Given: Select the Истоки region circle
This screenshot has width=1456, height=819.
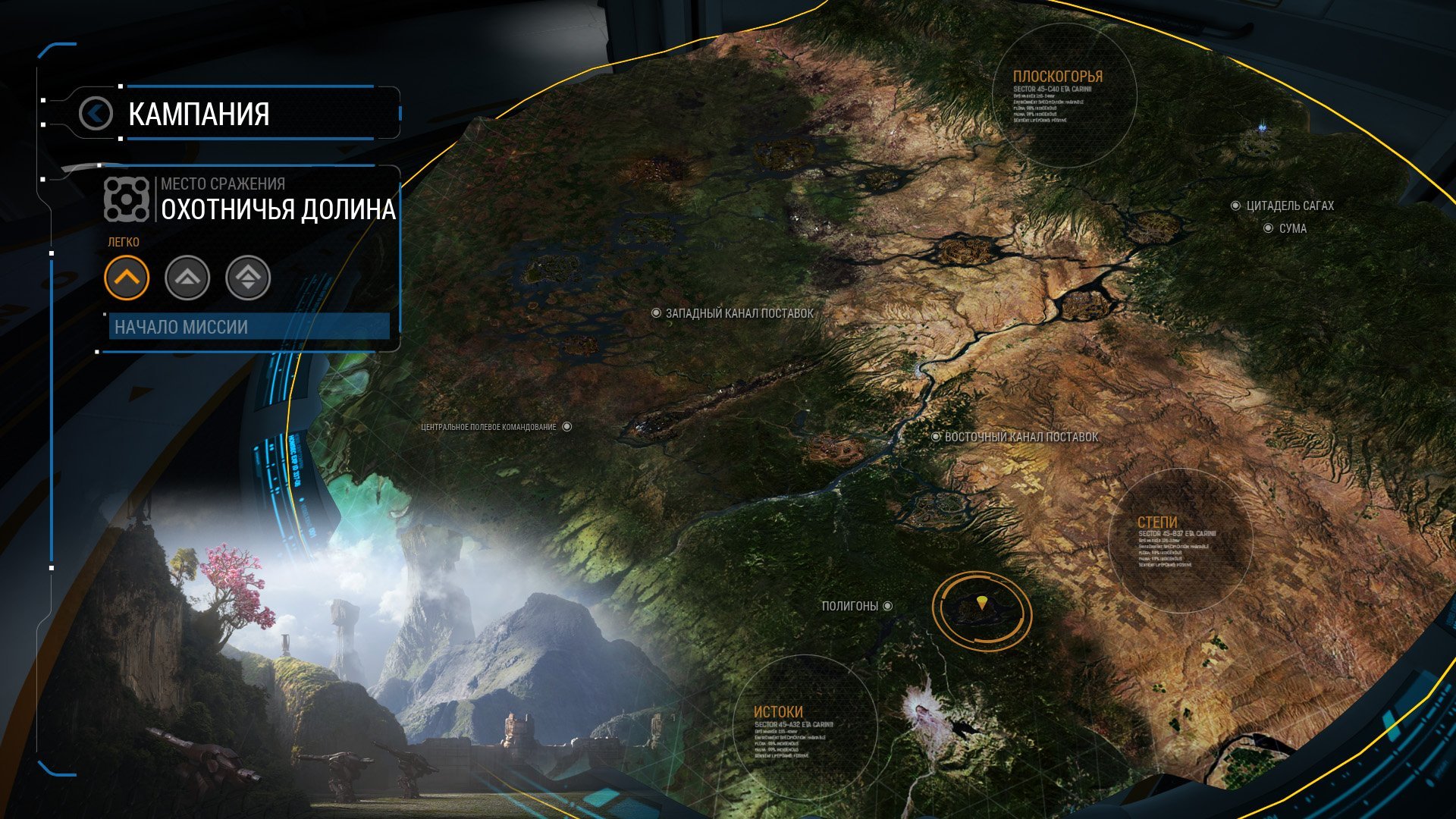Looking at the screenshot, I should (805, 727).
